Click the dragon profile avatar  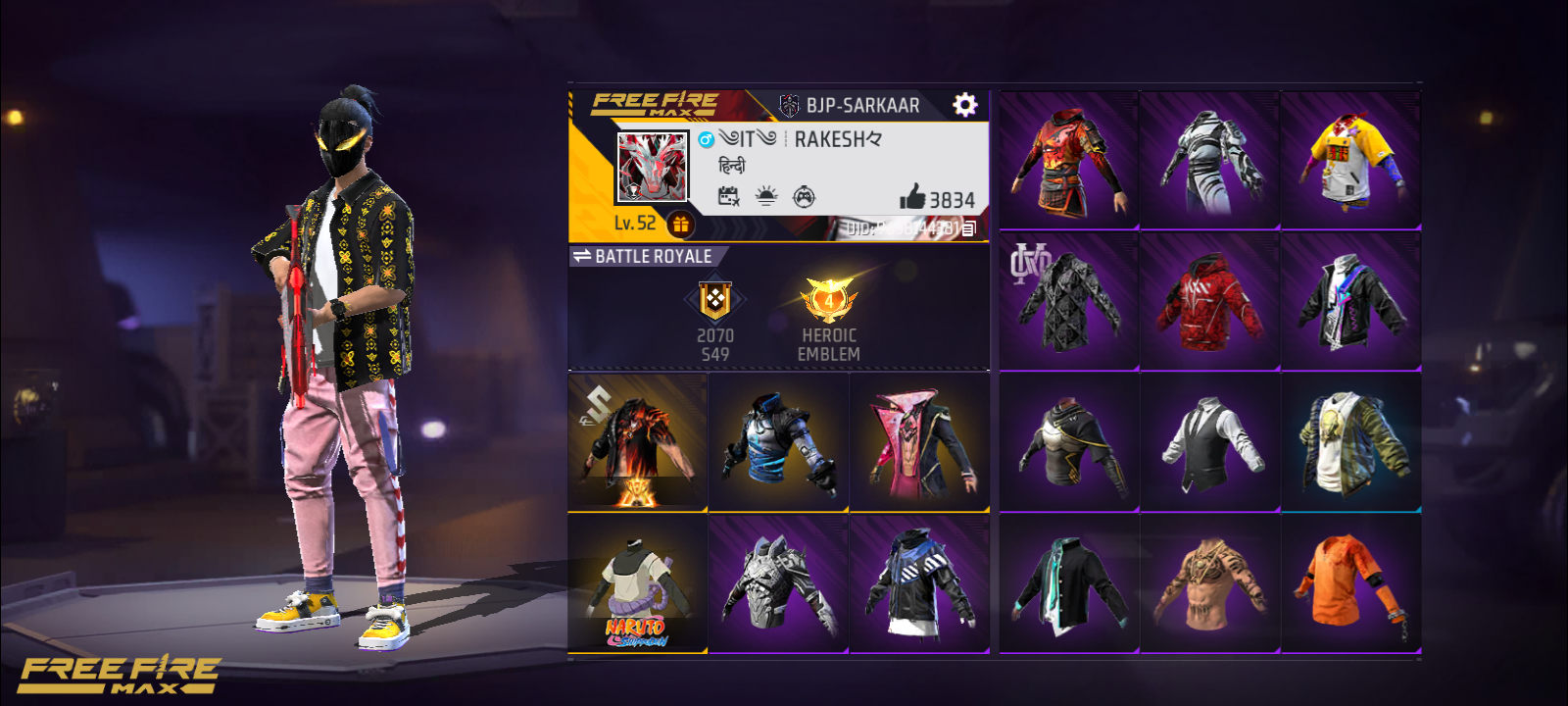(652, 167)
